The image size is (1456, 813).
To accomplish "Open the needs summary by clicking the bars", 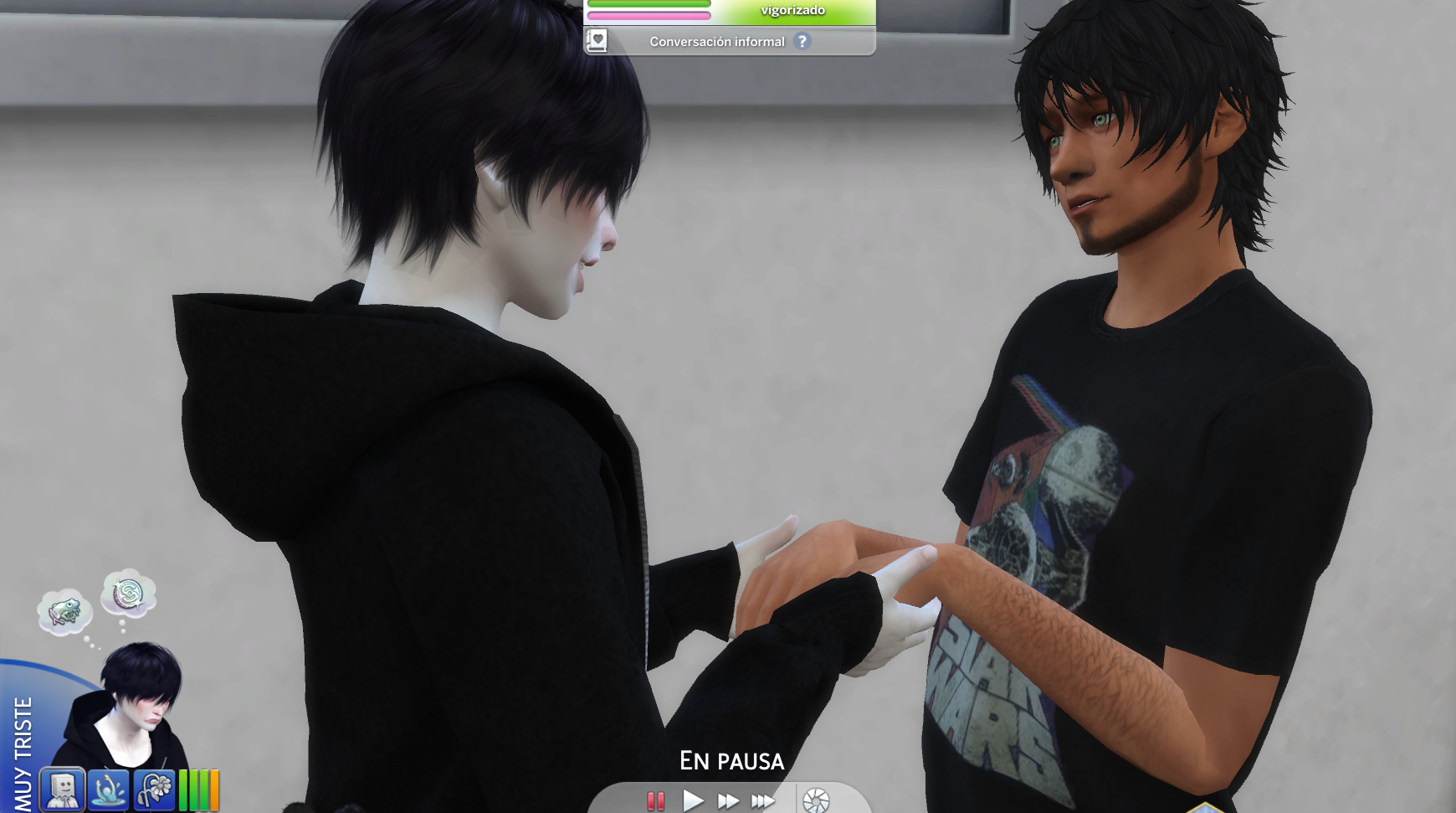I will point(198,790).
